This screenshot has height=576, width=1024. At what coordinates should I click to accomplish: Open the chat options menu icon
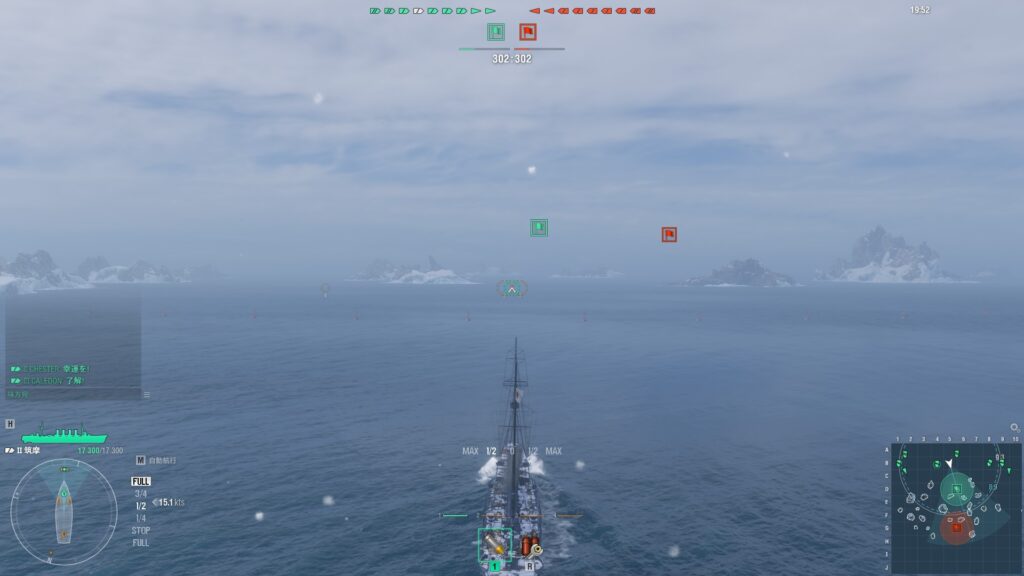[x=147, y=395]
